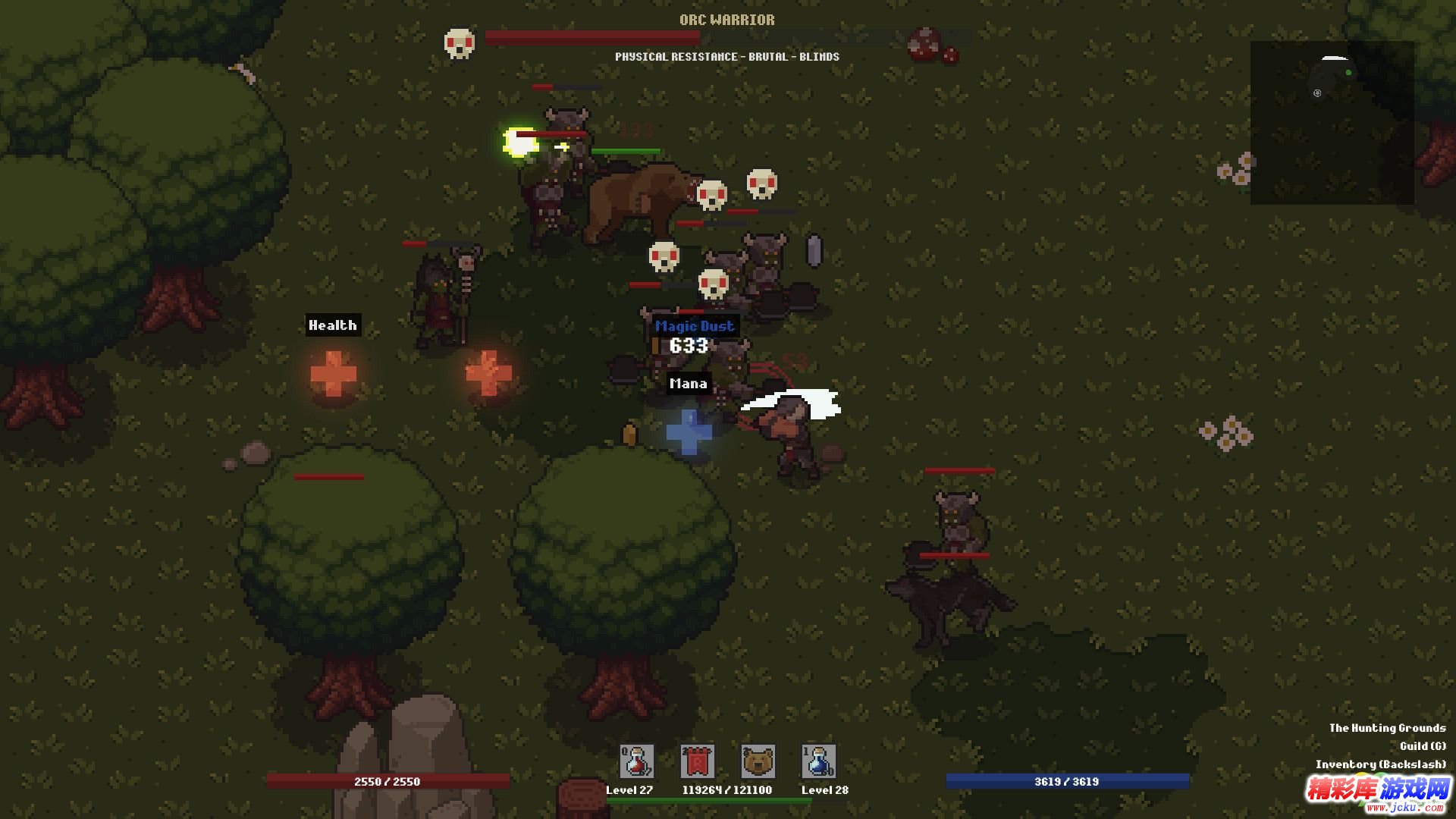This screenshot has height=819, width=1456.
Task: Click the minimap in the corner
Action: (1332, 123)
